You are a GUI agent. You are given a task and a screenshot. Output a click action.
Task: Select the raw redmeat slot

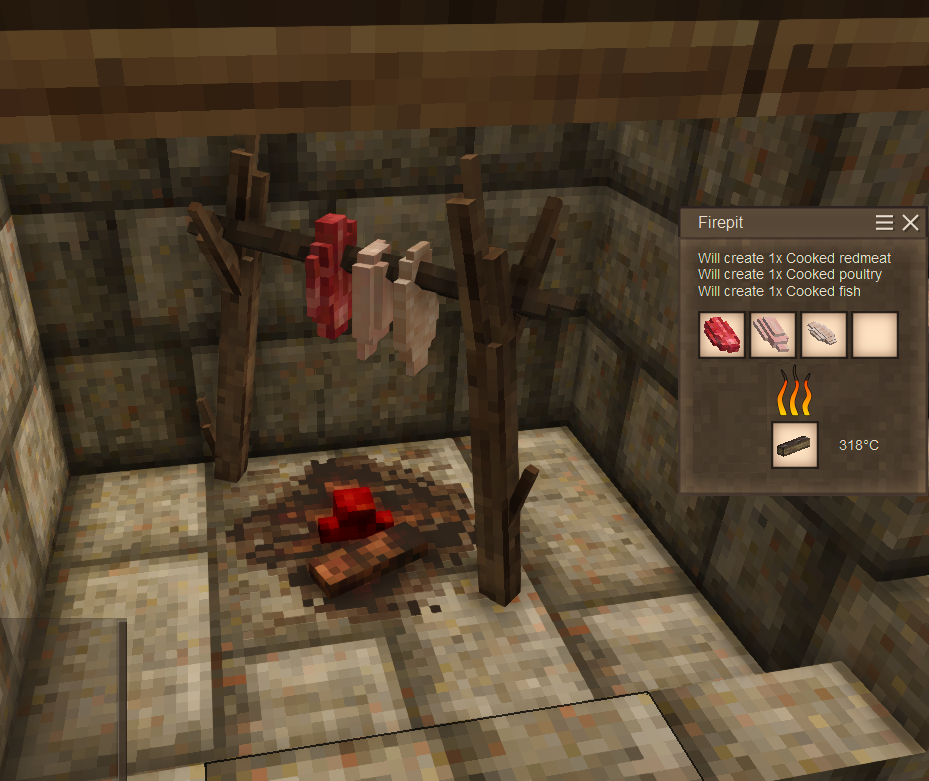pos(722,335)
